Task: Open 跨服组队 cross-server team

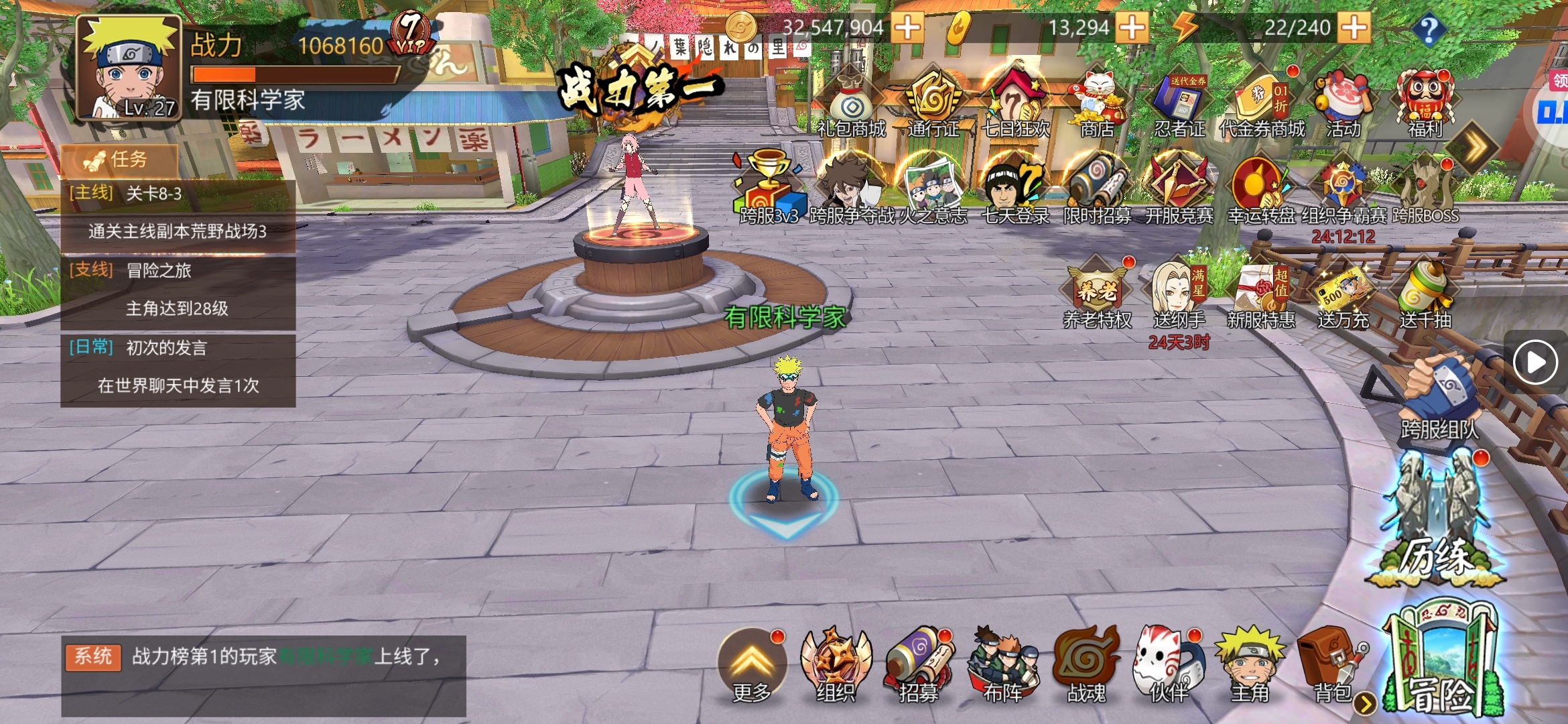Action: (x=1441, y=396)
